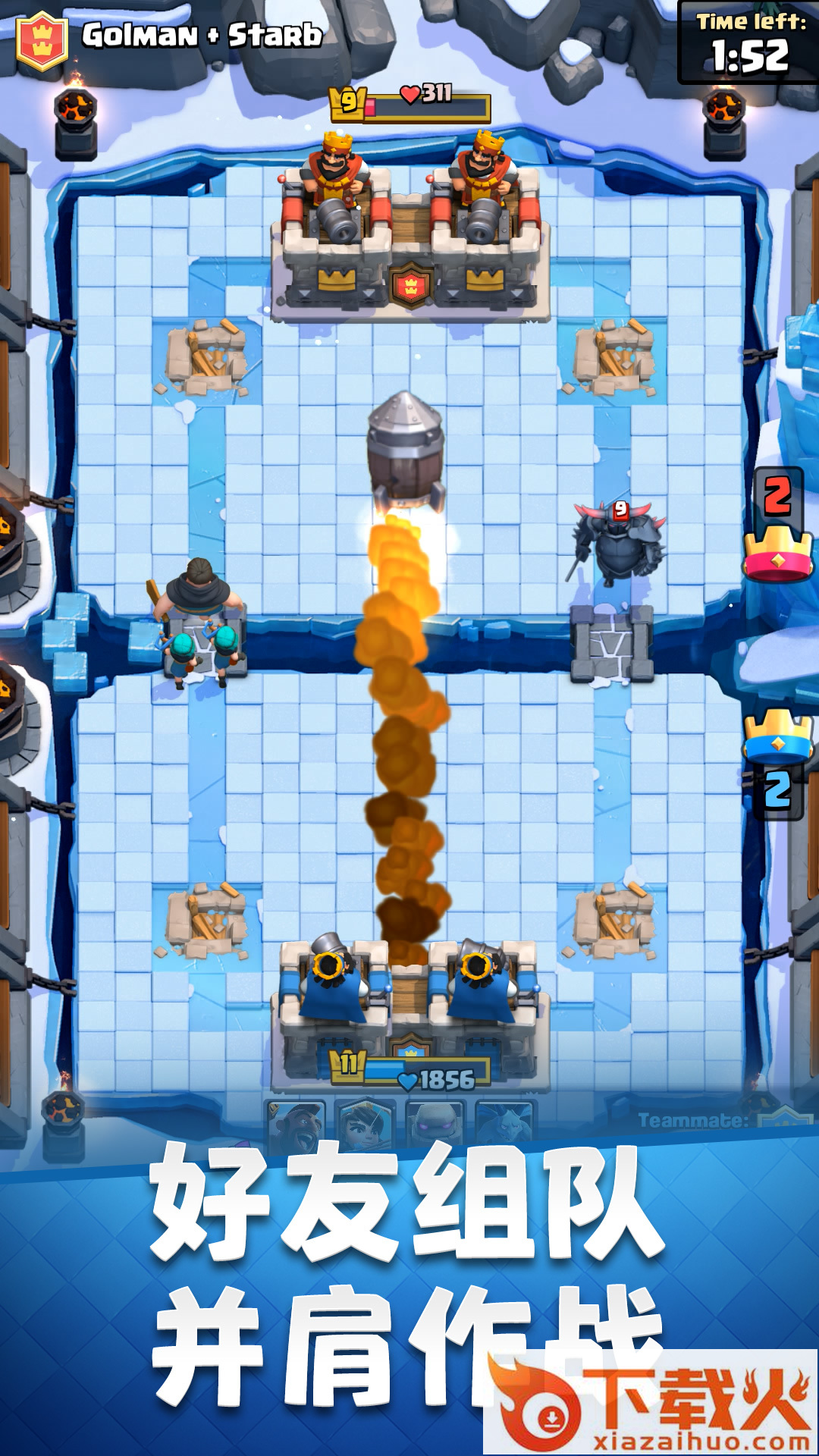819x1456 pixels.
Task: Pick the Golem card
Action: click(x=435, y=1124)
